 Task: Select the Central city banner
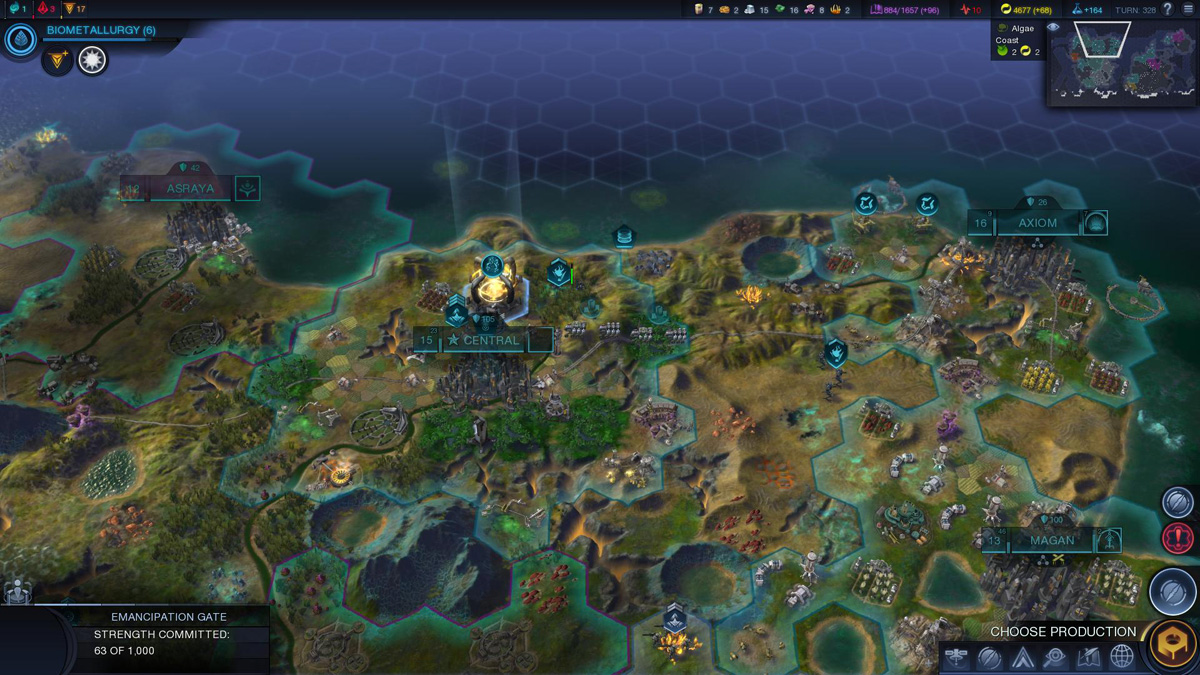pos(484,340)
